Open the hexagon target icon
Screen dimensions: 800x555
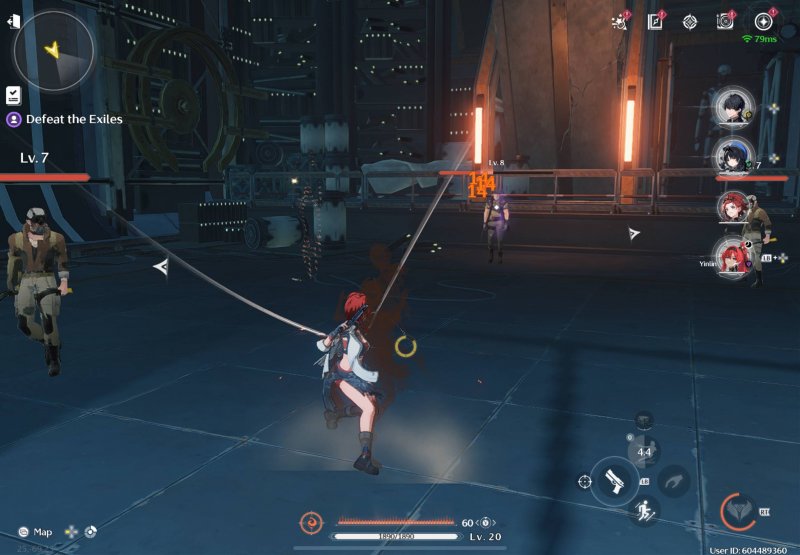coord(690,21)
